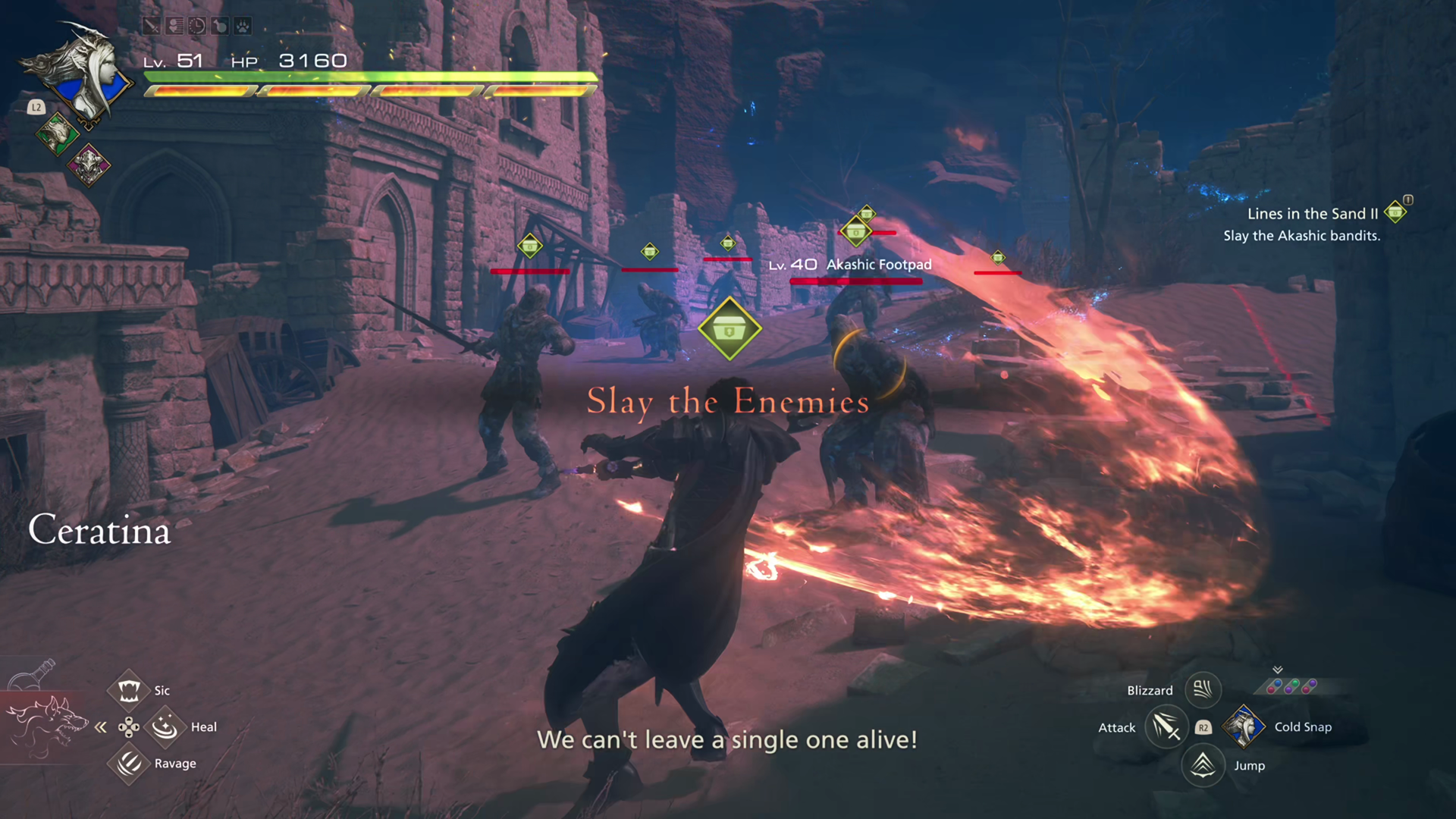Click the L2 party toggle indicator
The image size is (1456, 819).
click(x=36, y=107)
